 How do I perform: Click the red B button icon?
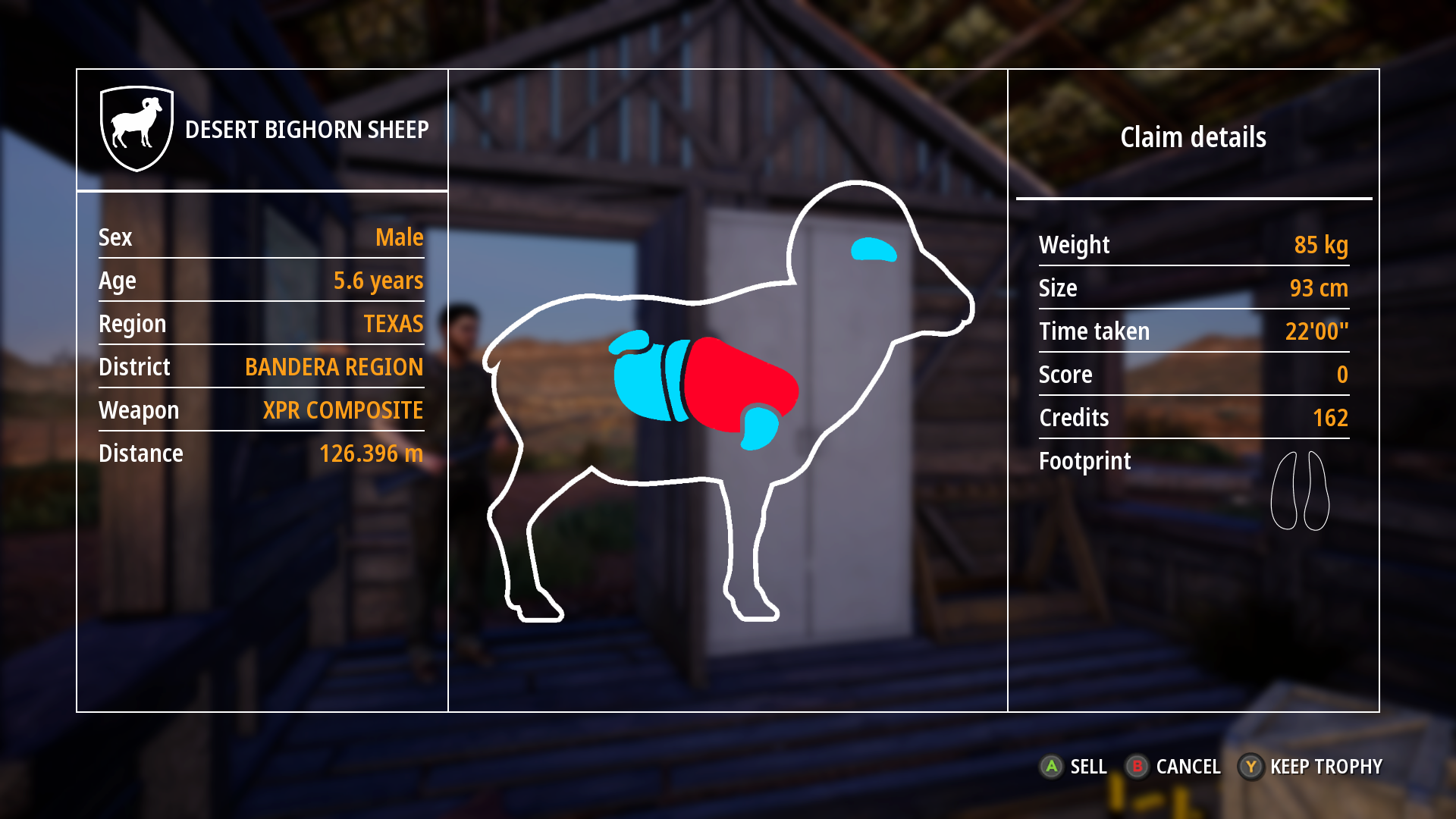pyautogui.click(x=1138, y=767)
